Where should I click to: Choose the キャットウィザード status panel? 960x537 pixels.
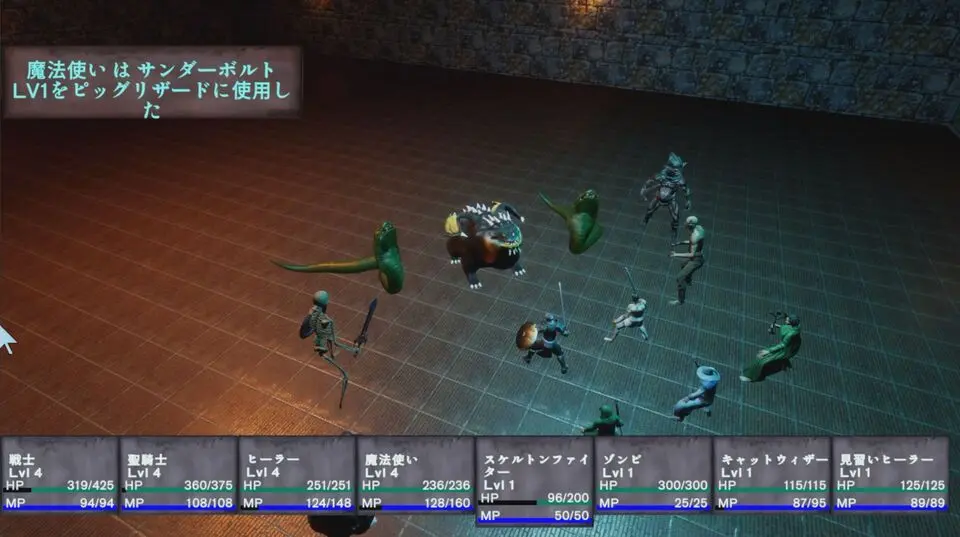(771, 475)
